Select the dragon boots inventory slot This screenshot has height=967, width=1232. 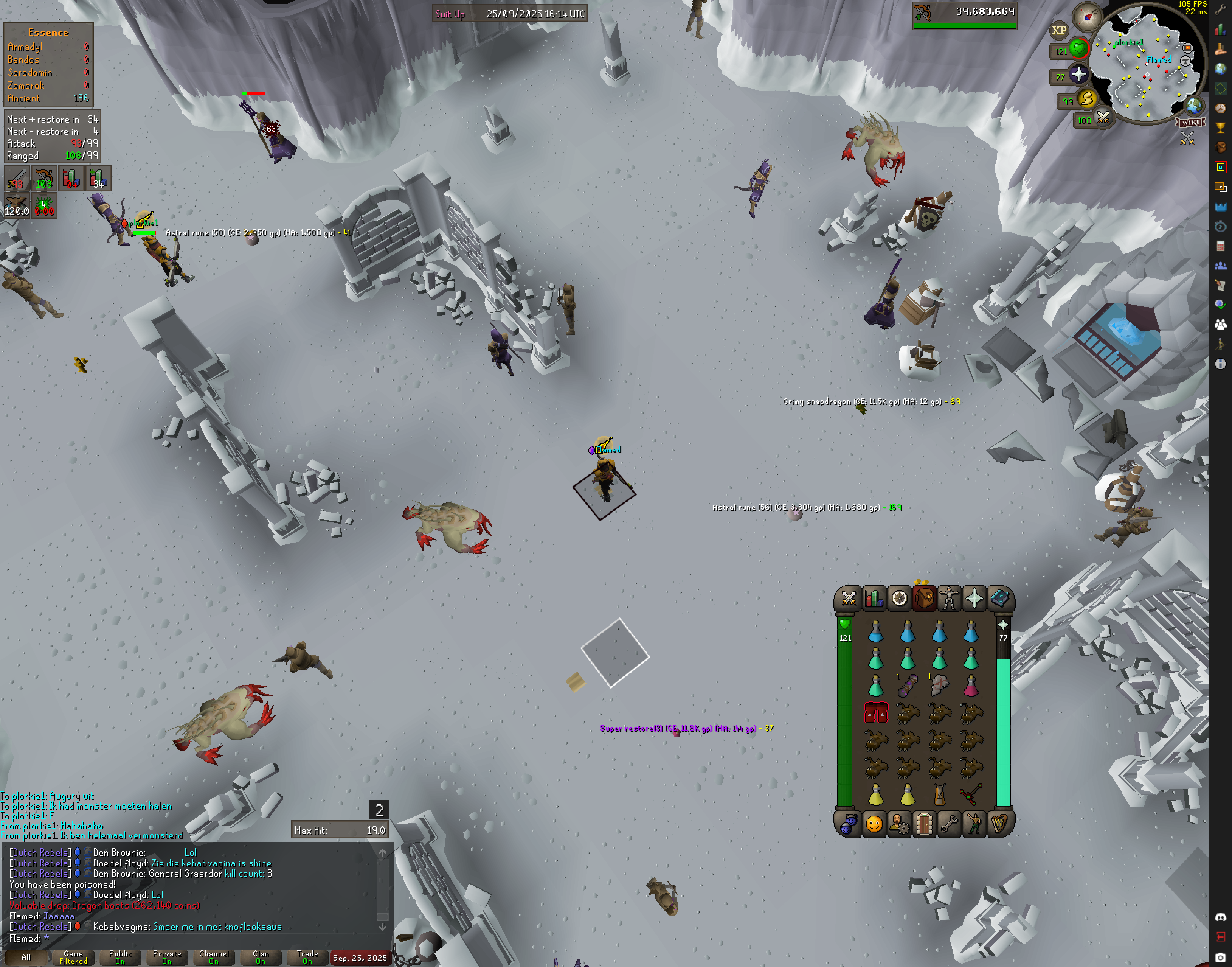click(x=876, y=714)
